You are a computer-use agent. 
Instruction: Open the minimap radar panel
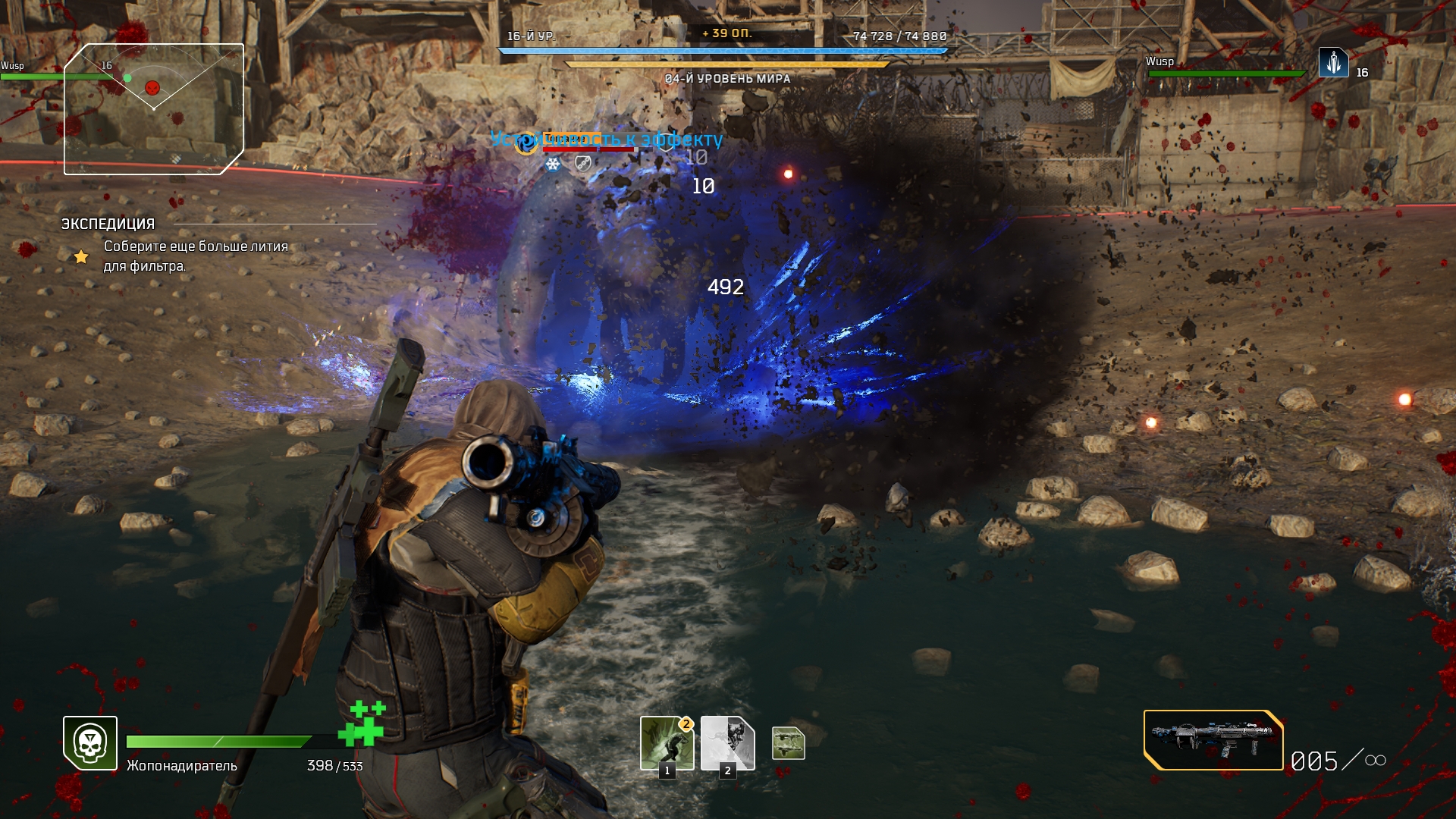pyautogui.click(x=154, y=108)
